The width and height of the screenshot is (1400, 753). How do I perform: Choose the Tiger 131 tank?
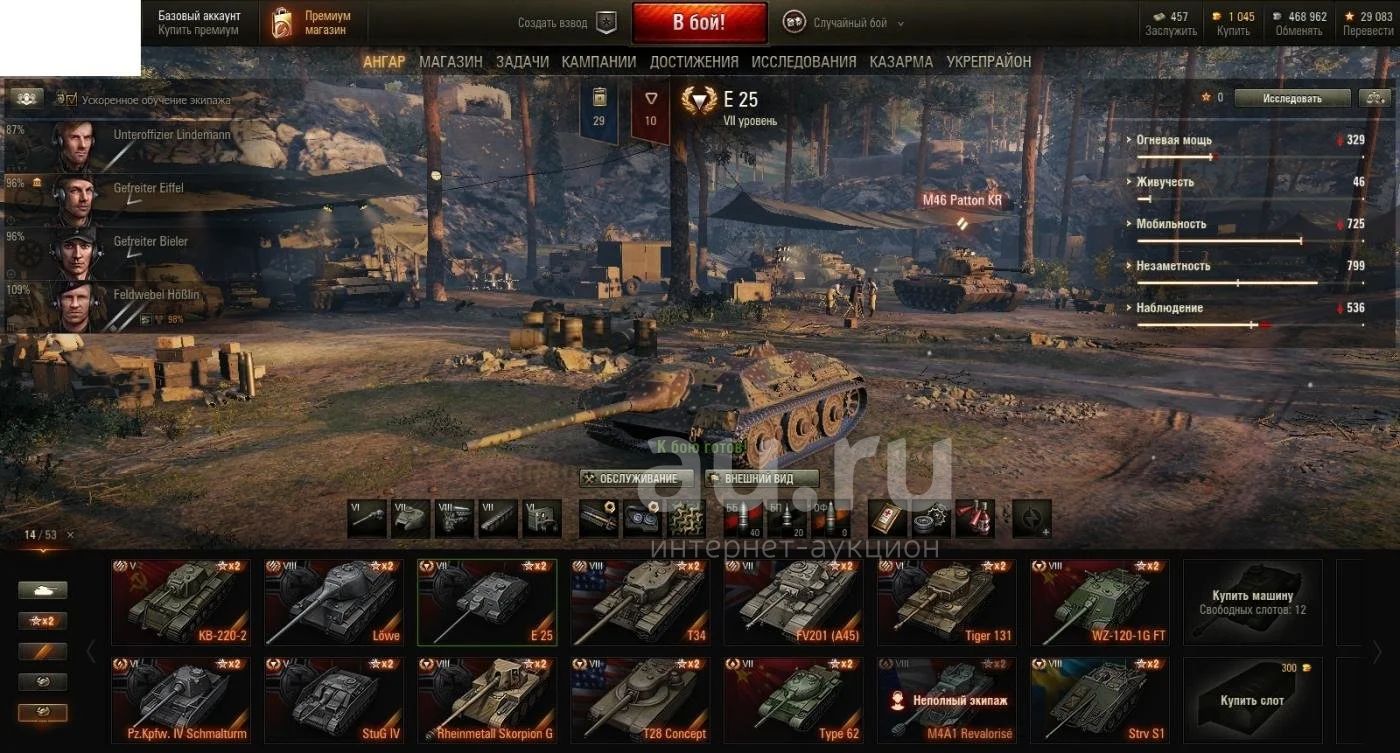pos(946,602)
